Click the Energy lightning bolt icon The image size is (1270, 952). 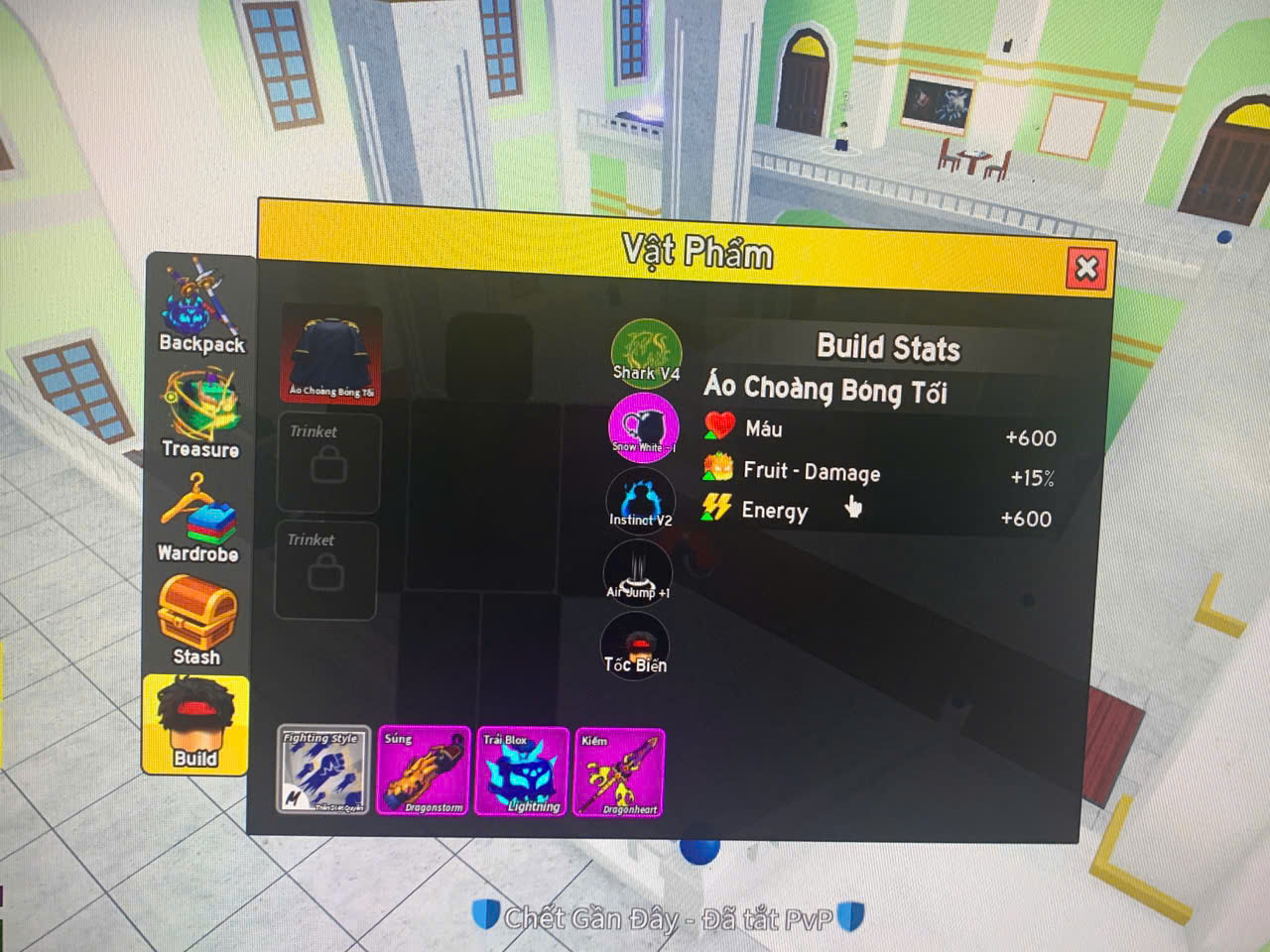pos(714,510)
